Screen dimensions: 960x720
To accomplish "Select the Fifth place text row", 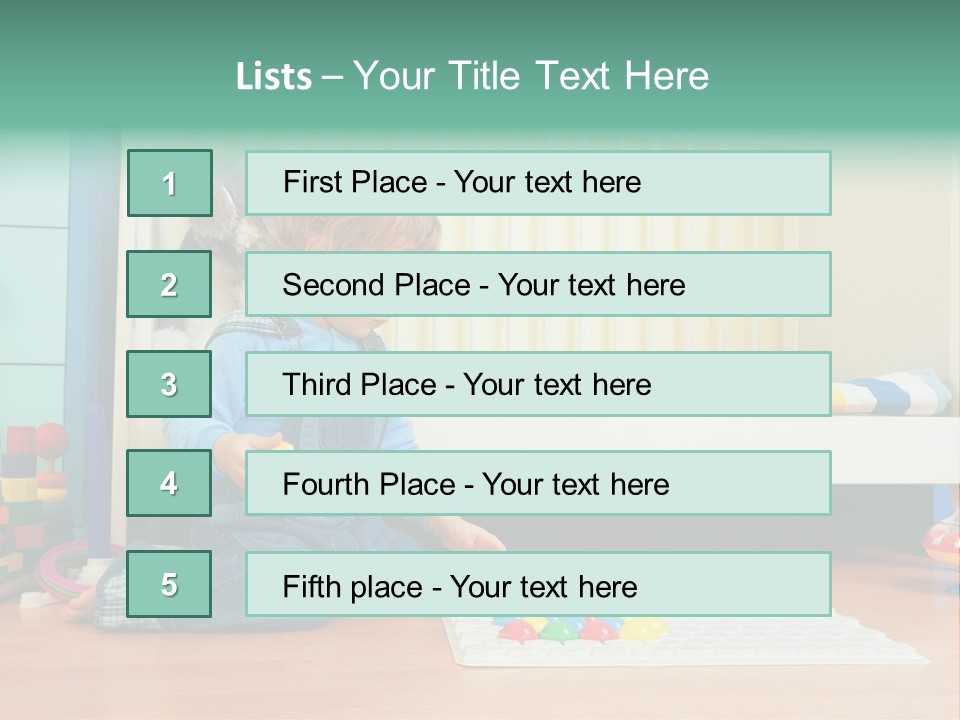I will [538, 585].
